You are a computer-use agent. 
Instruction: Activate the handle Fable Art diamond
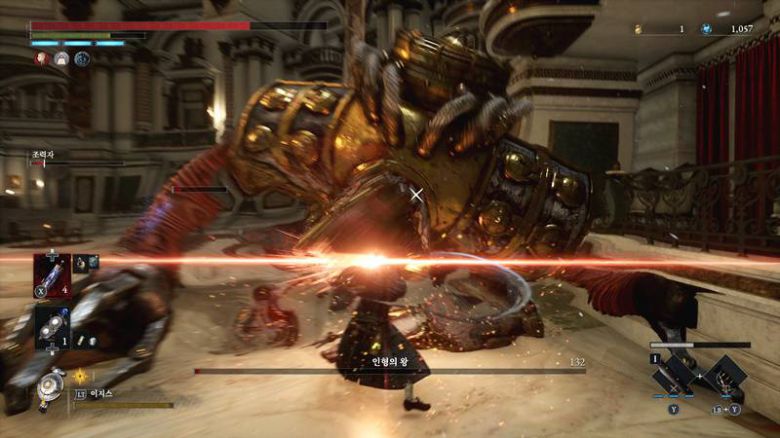725,374
